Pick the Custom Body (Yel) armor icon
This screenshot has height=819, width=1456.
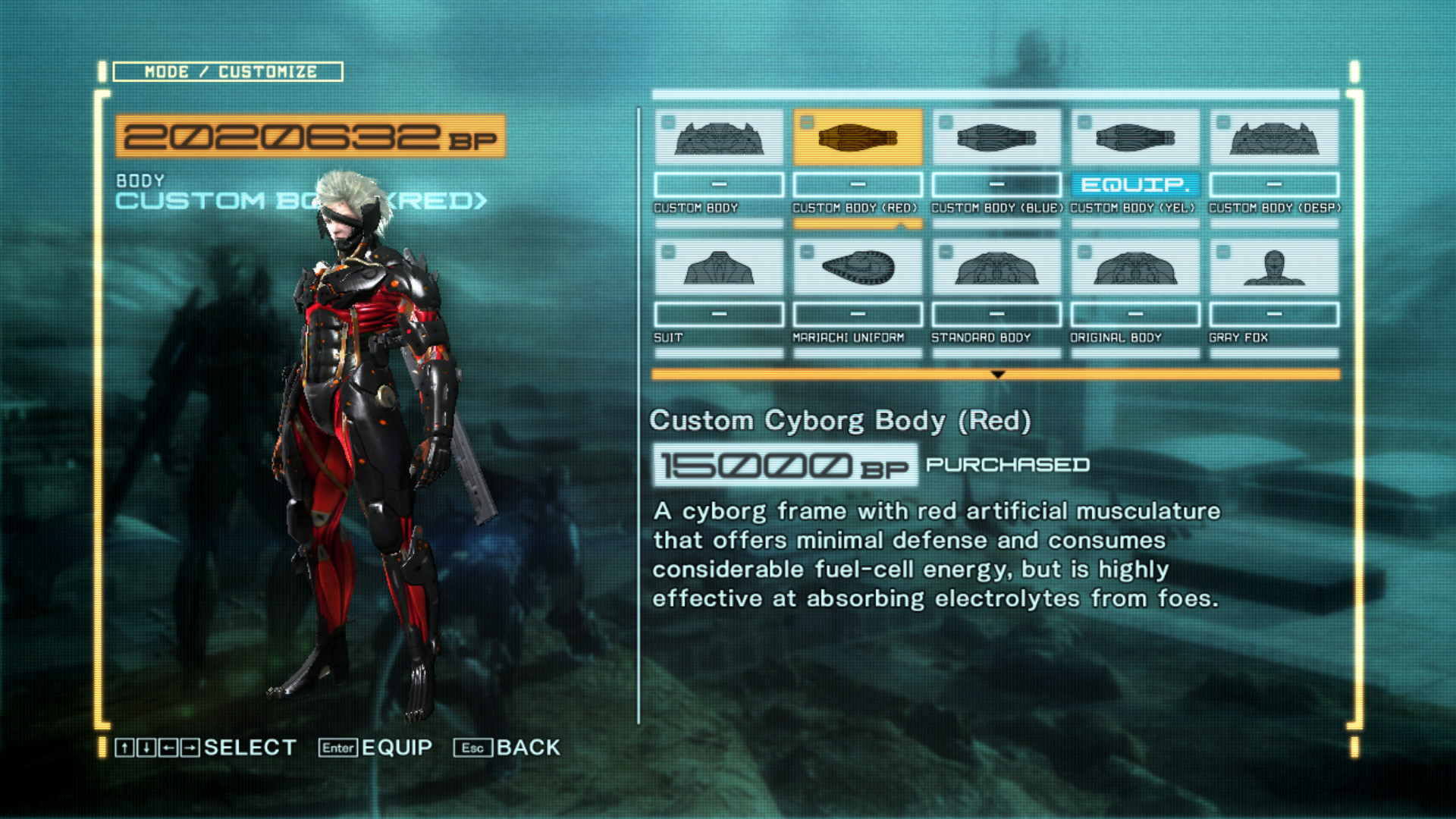click(1134, 139)
